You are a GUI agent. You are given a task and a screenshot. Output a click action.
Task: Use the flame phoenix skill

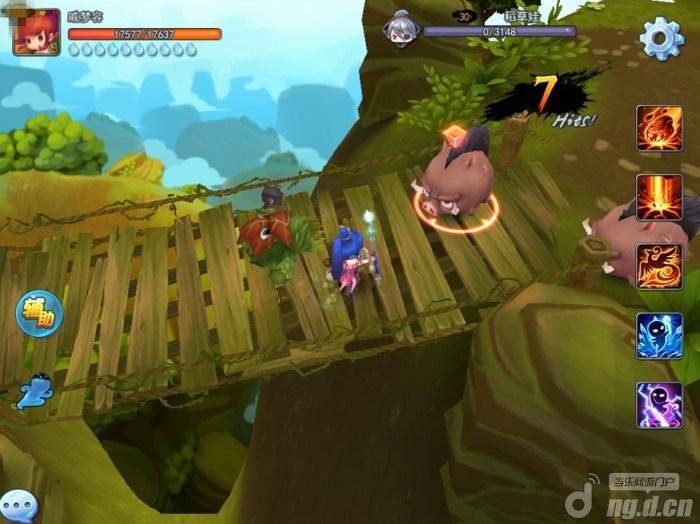(659, 266)
